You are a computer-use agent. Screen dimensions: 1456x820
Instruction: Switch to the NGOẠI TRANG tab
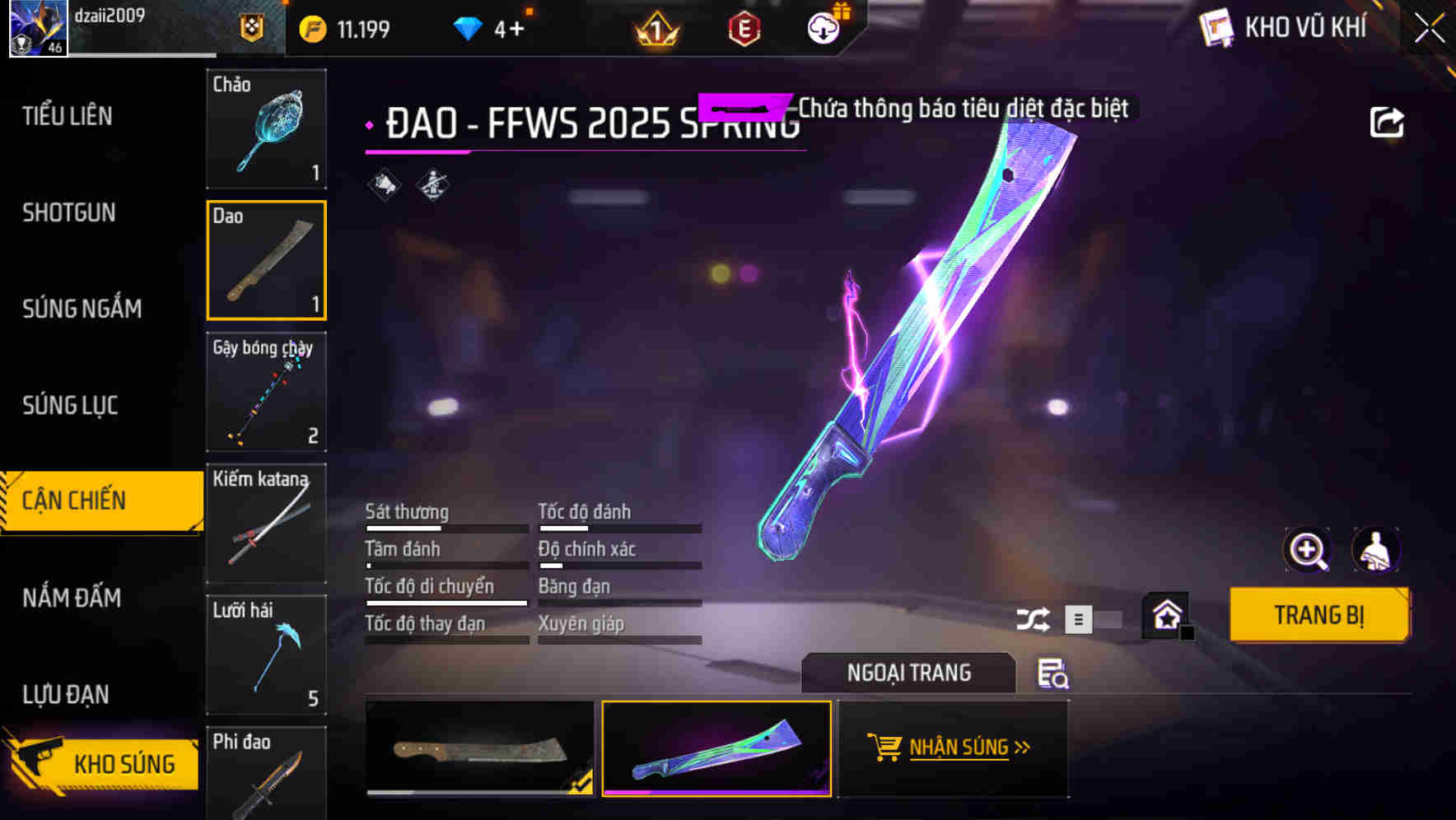pyautogui.click(x=908, y=673)
